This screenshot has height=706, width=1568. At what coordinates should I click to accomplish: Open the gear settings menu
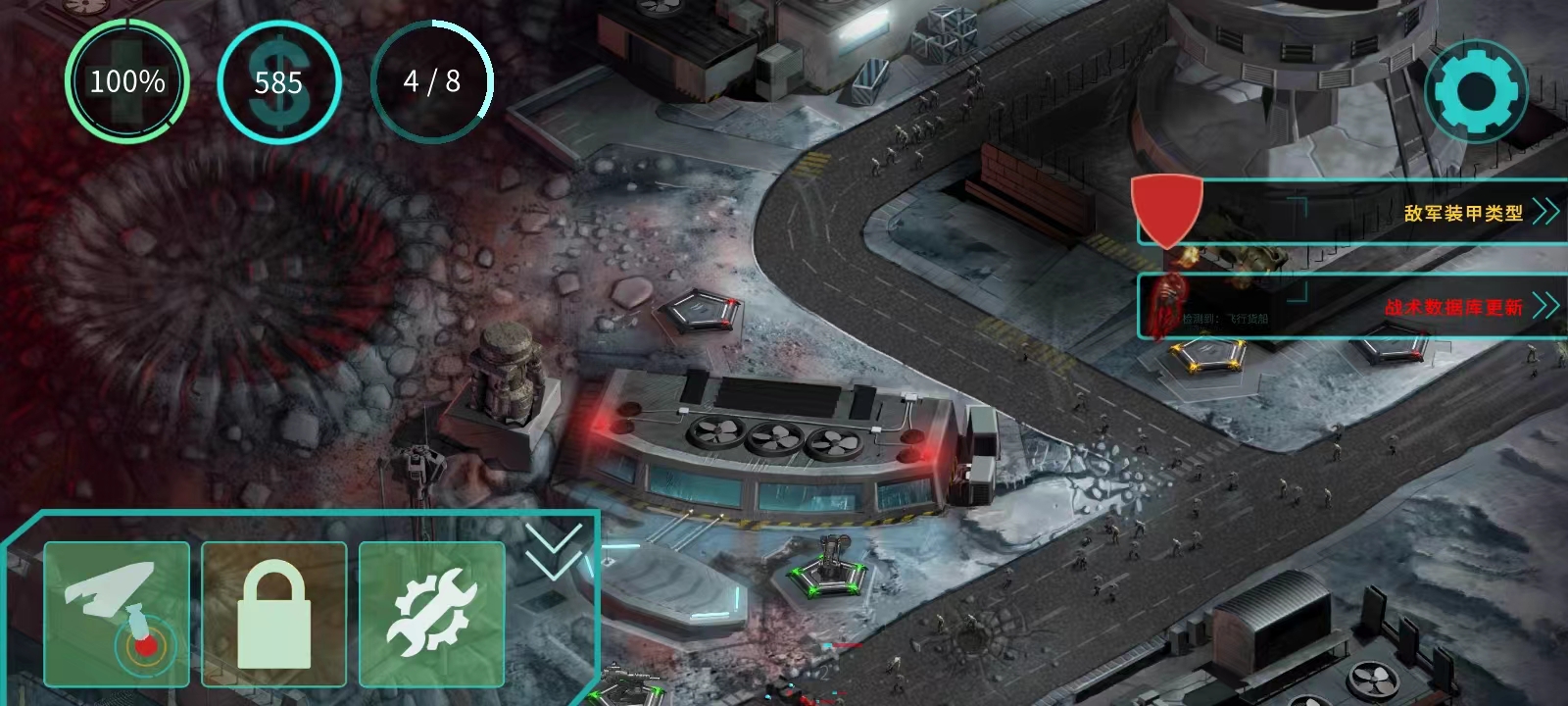point(1476,92)
